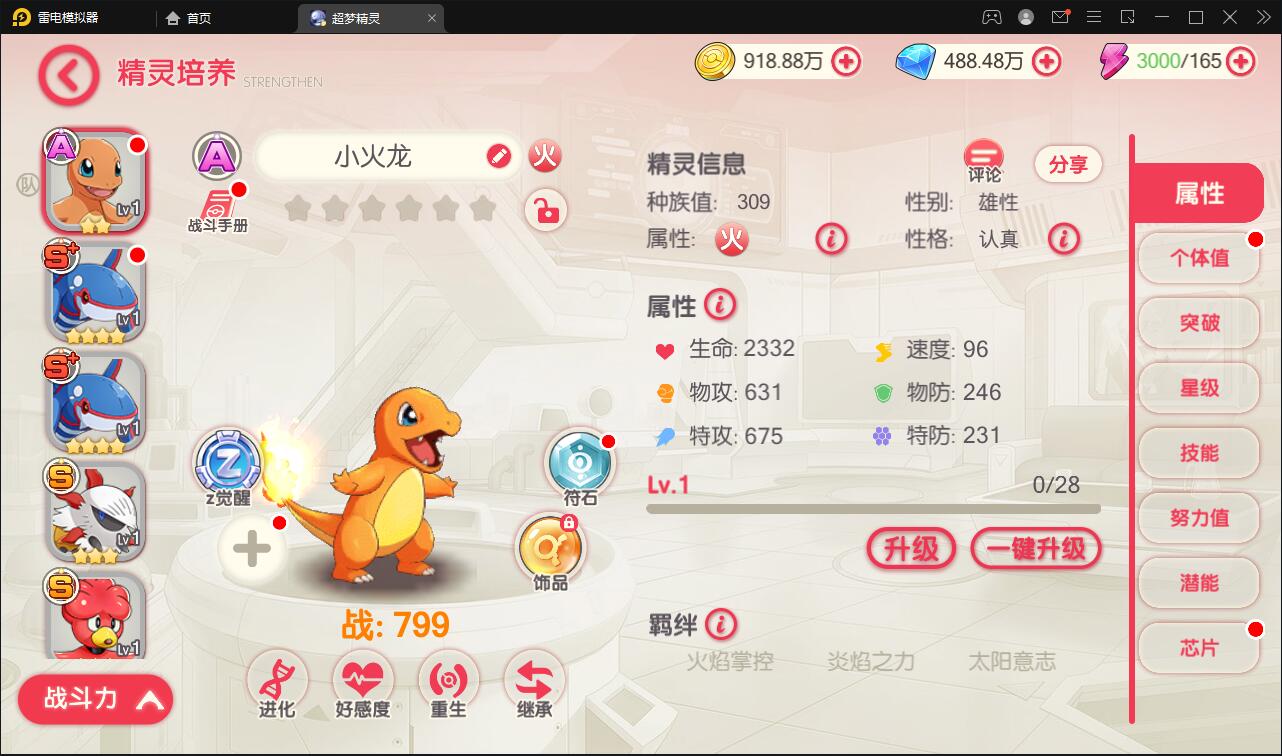Edit the pet name with pencil icon
Screen dimensions: 1282x756
pos(500,157)
